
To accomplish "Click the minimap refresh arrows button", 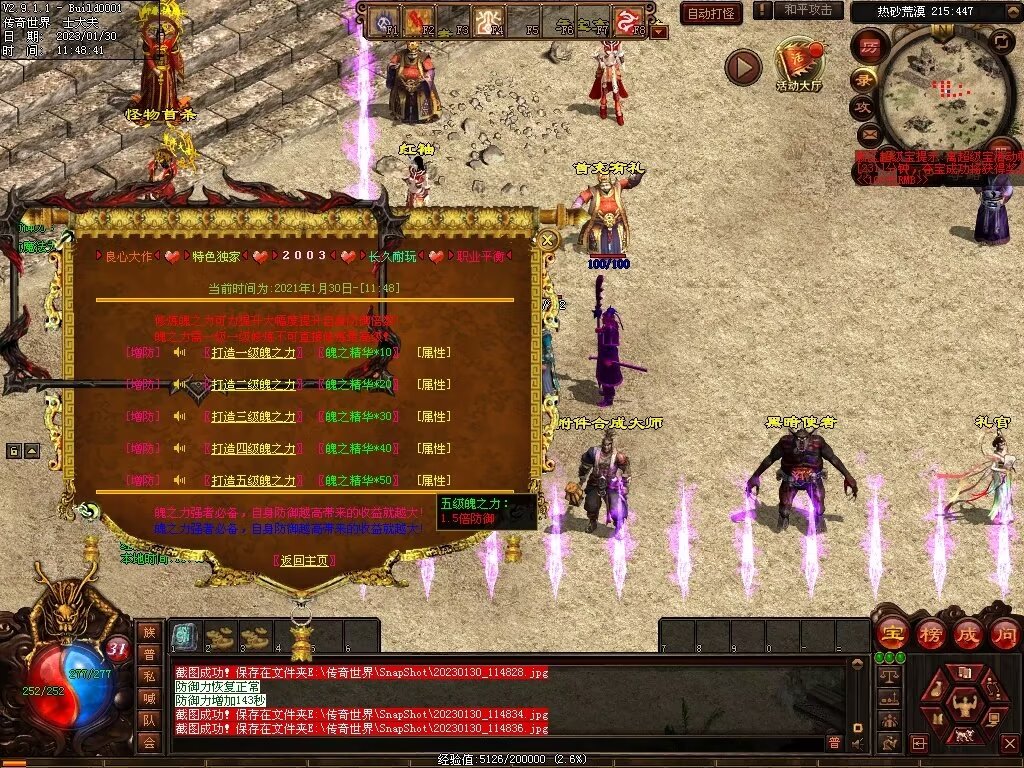I will [1000, 41].
